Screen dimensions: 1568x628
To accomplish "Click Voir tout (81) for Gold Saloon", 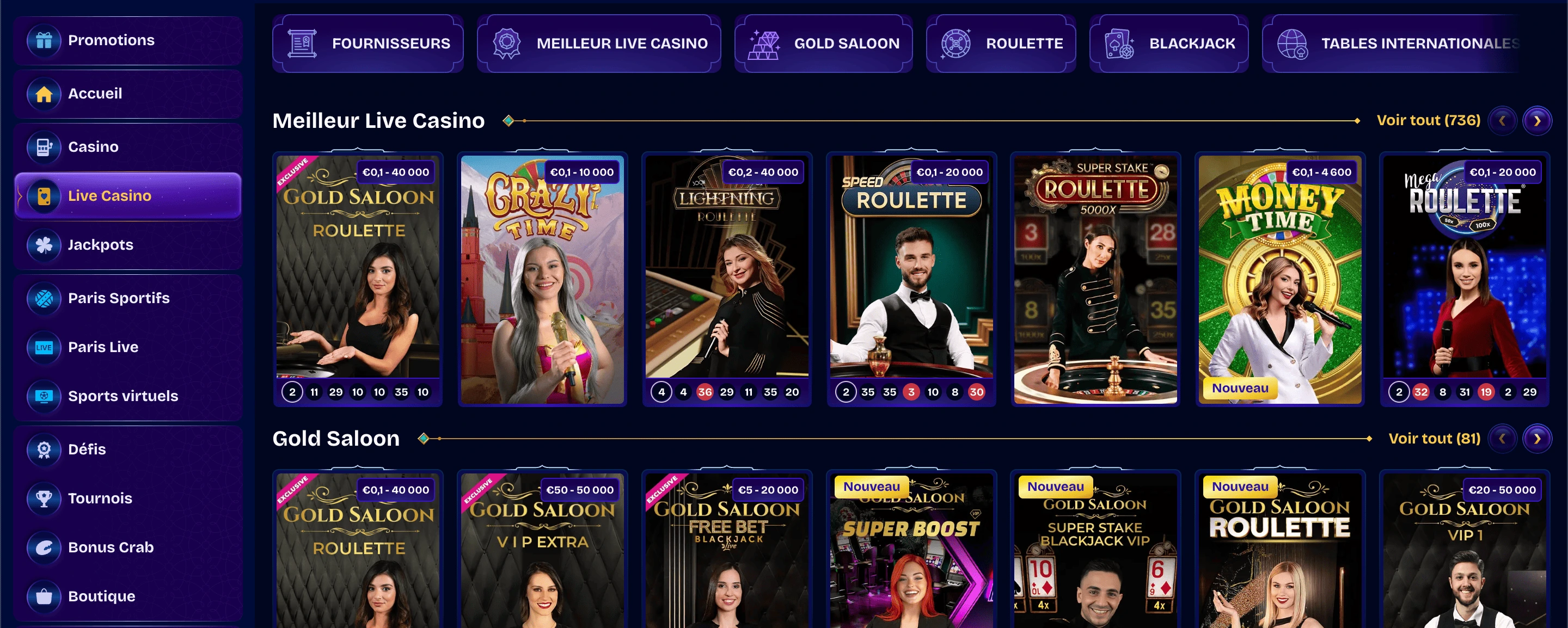I will point(1435,438).
